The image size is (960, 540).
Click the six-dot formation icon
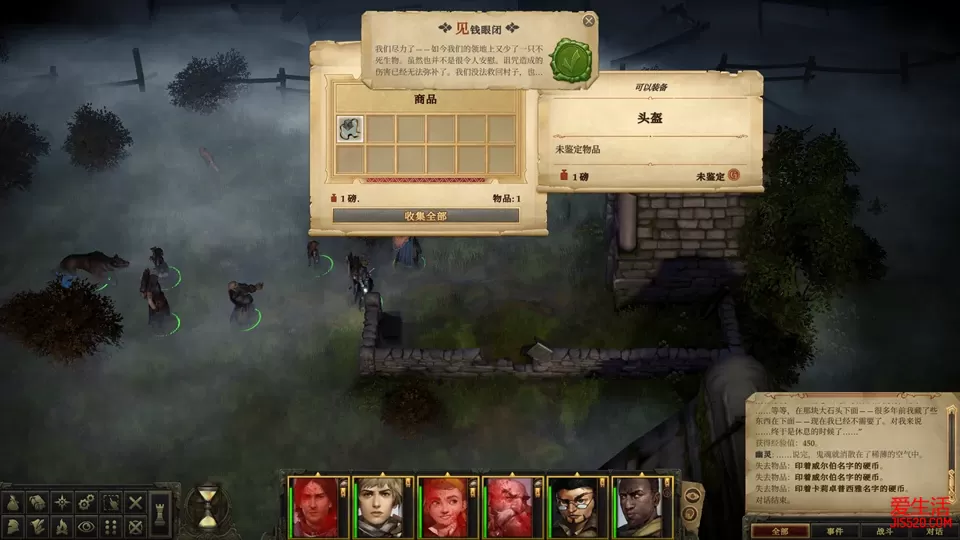click(x=111, y=525)
